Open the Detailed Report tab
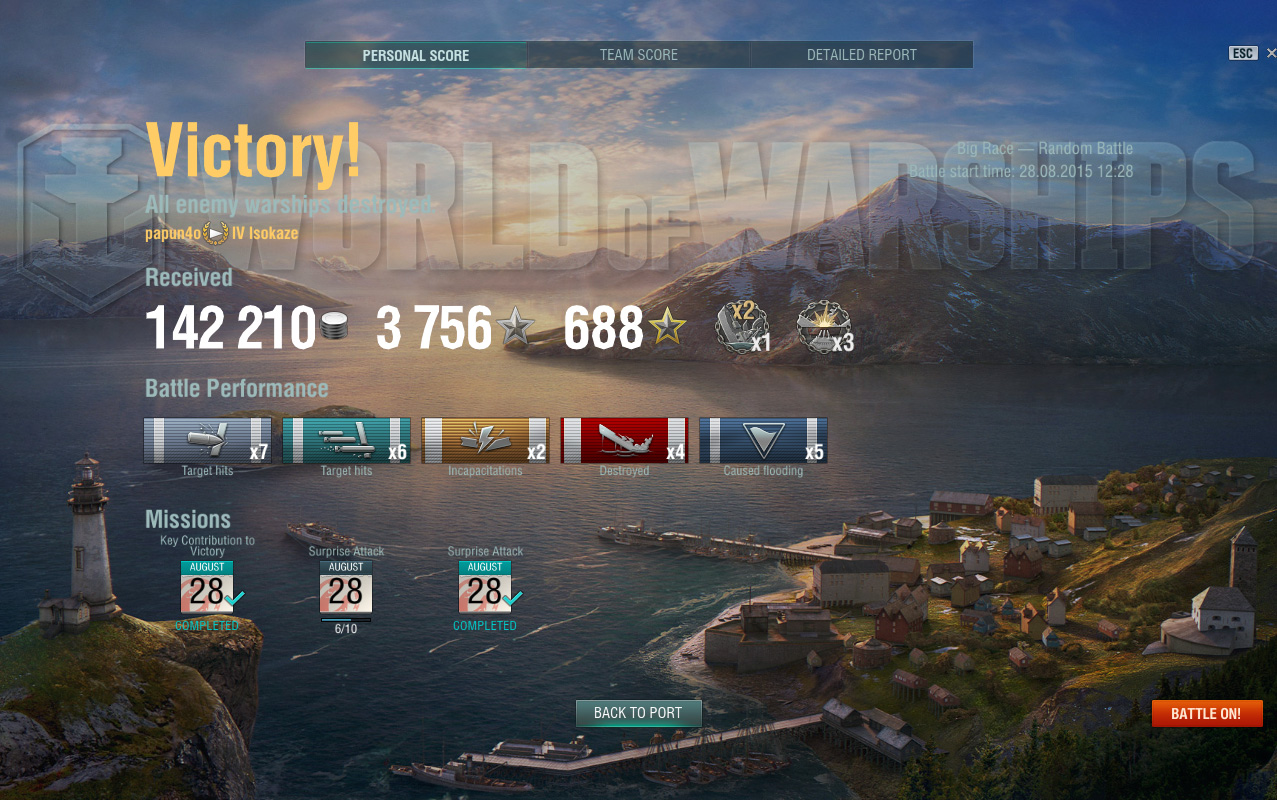The height and width of the screenshot is (800, 1277). [x=861, y=55]
